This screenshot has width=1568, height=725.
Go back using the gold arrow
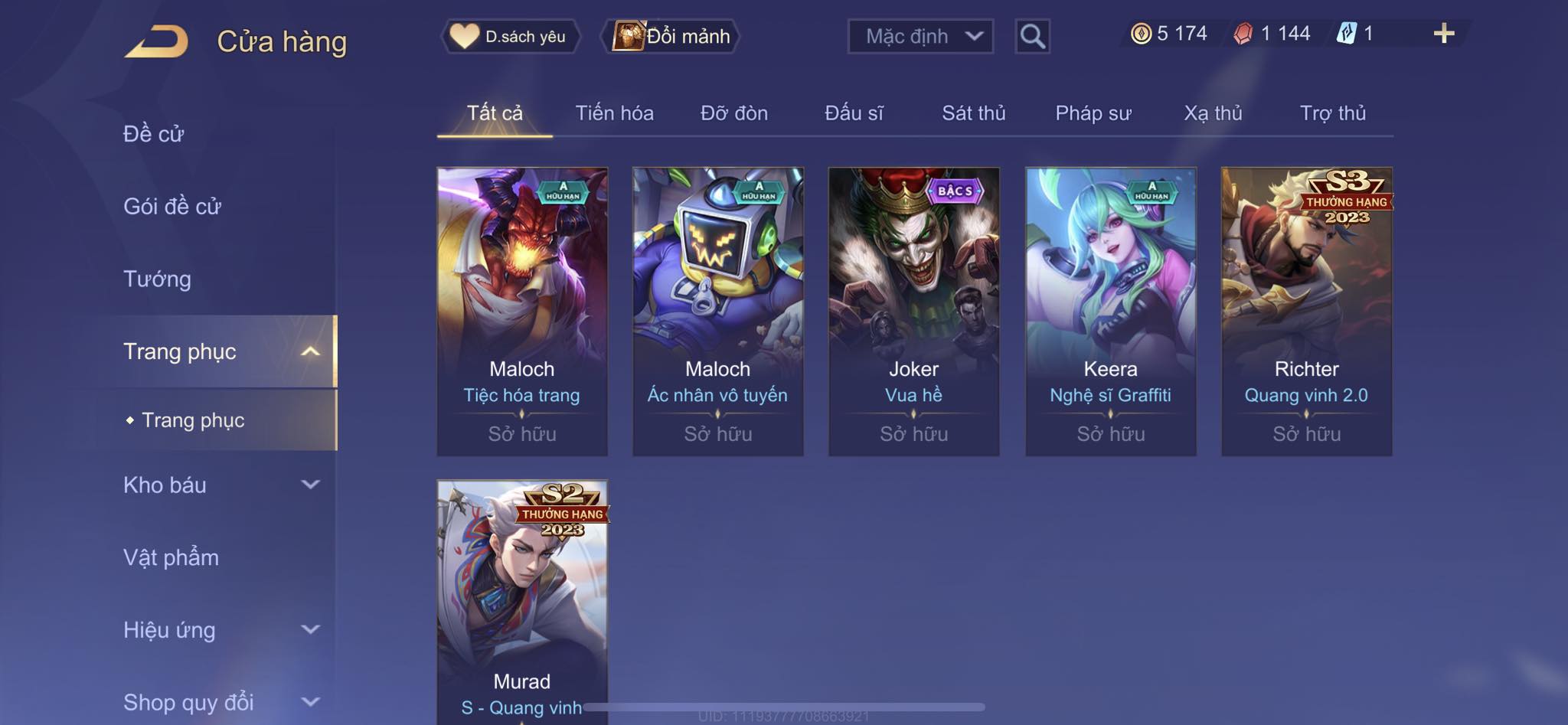pos(157,41)
